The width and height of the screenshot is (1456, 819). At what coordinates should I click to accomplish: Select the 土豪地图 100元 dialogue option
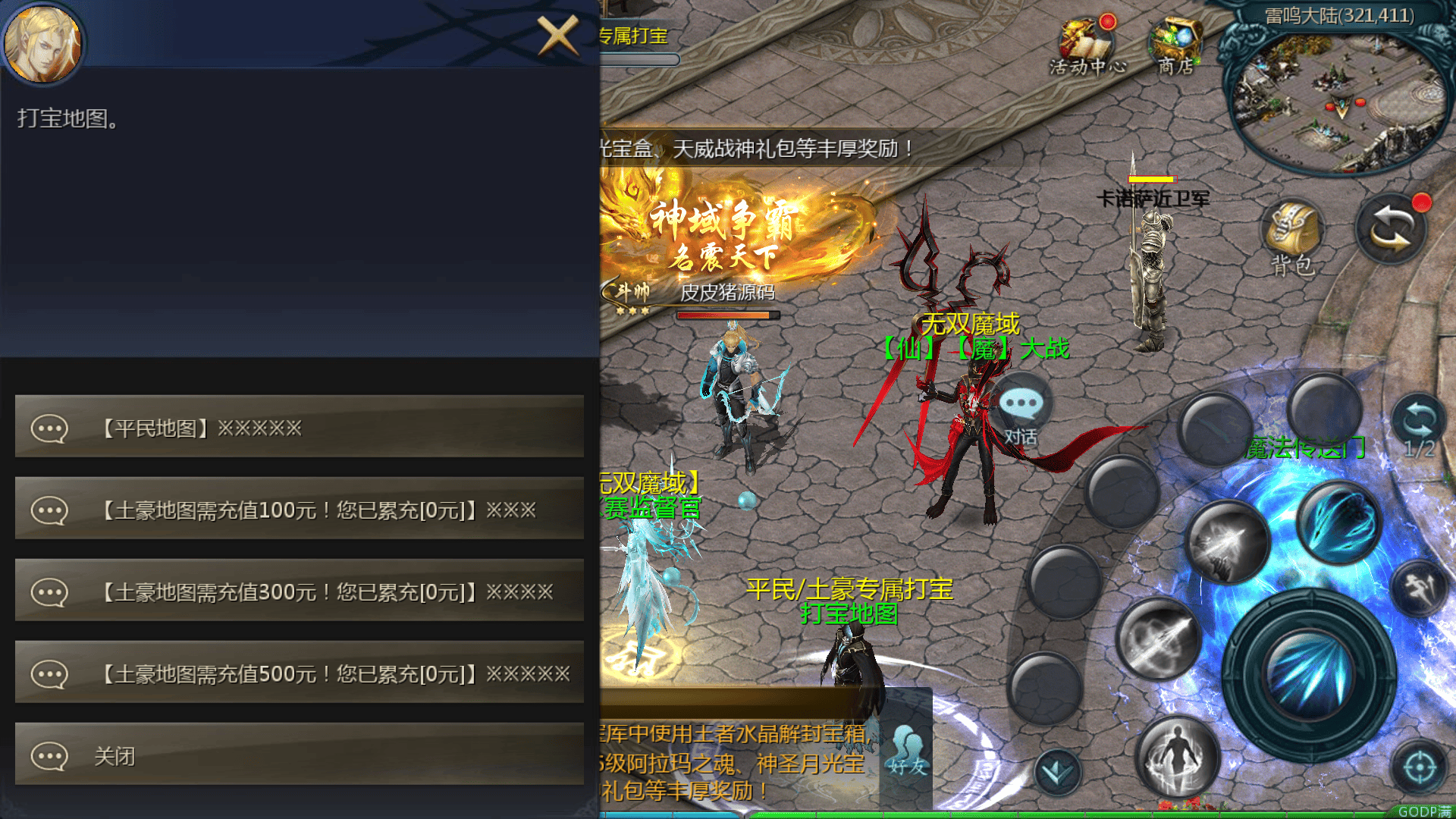pos(300,510)
